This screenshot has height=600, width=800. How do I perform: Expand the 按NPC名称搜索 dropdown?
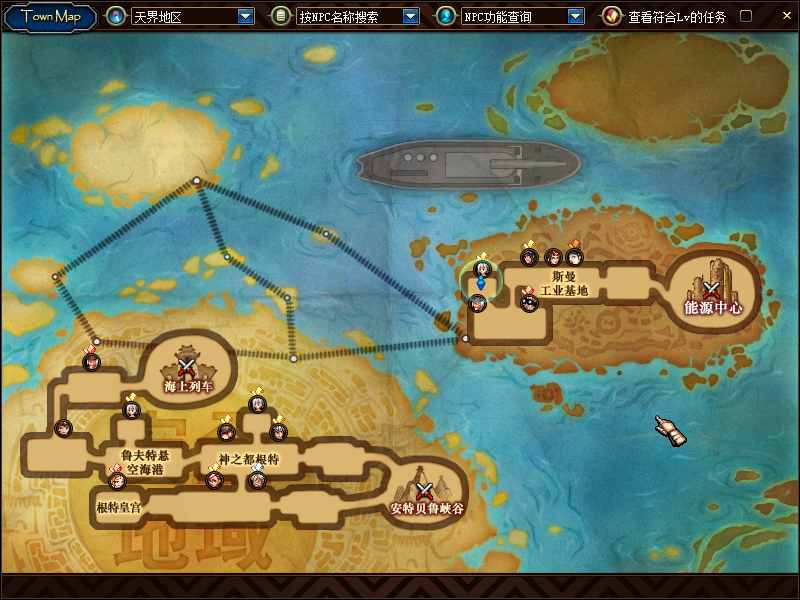pyautogui.click(x=410, y=16)
